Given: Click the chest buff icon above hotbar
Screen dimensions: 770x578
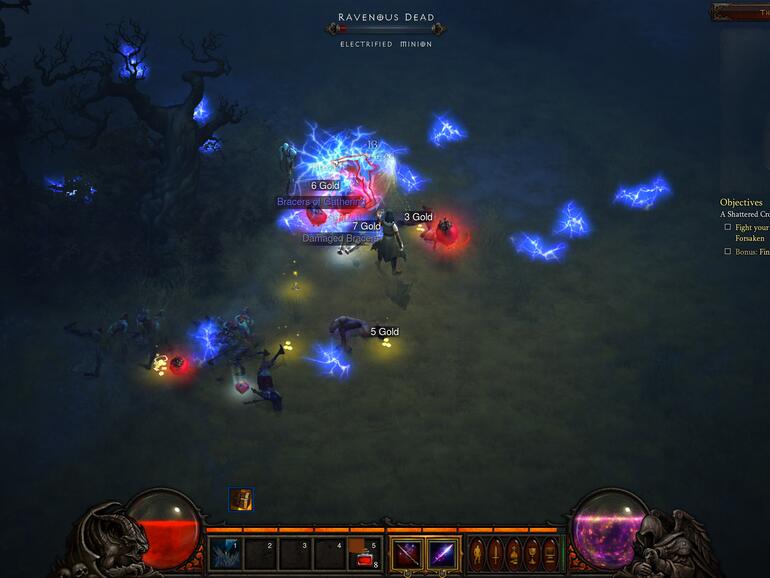Looking at the screenshot, I should click(240, 499).
